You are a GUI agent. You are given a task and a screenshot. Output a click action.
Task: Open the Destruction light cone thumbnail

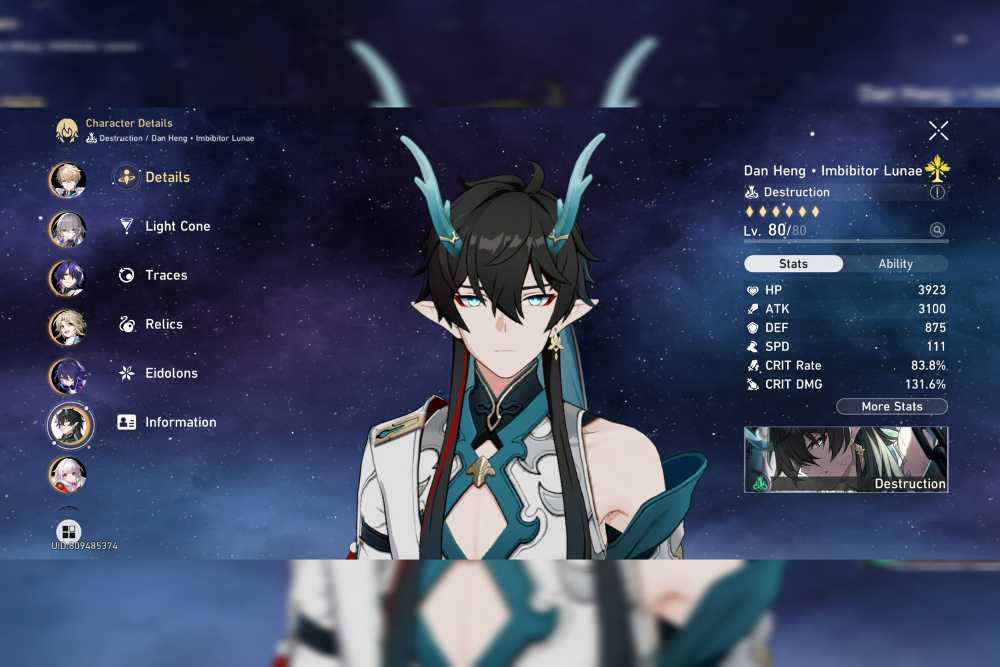[x=846, y=460]
